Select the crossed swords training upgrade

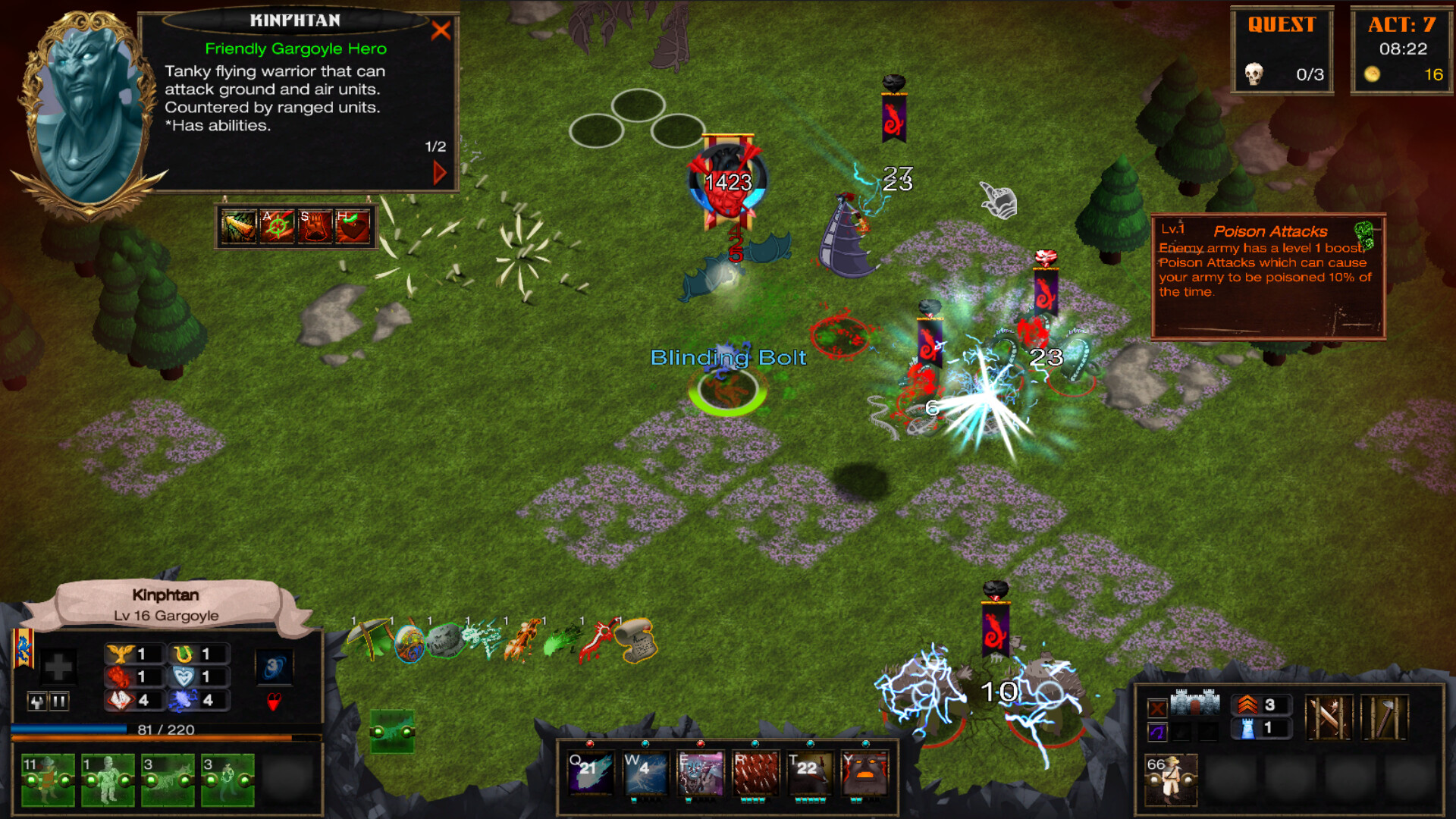(1329, 717)
